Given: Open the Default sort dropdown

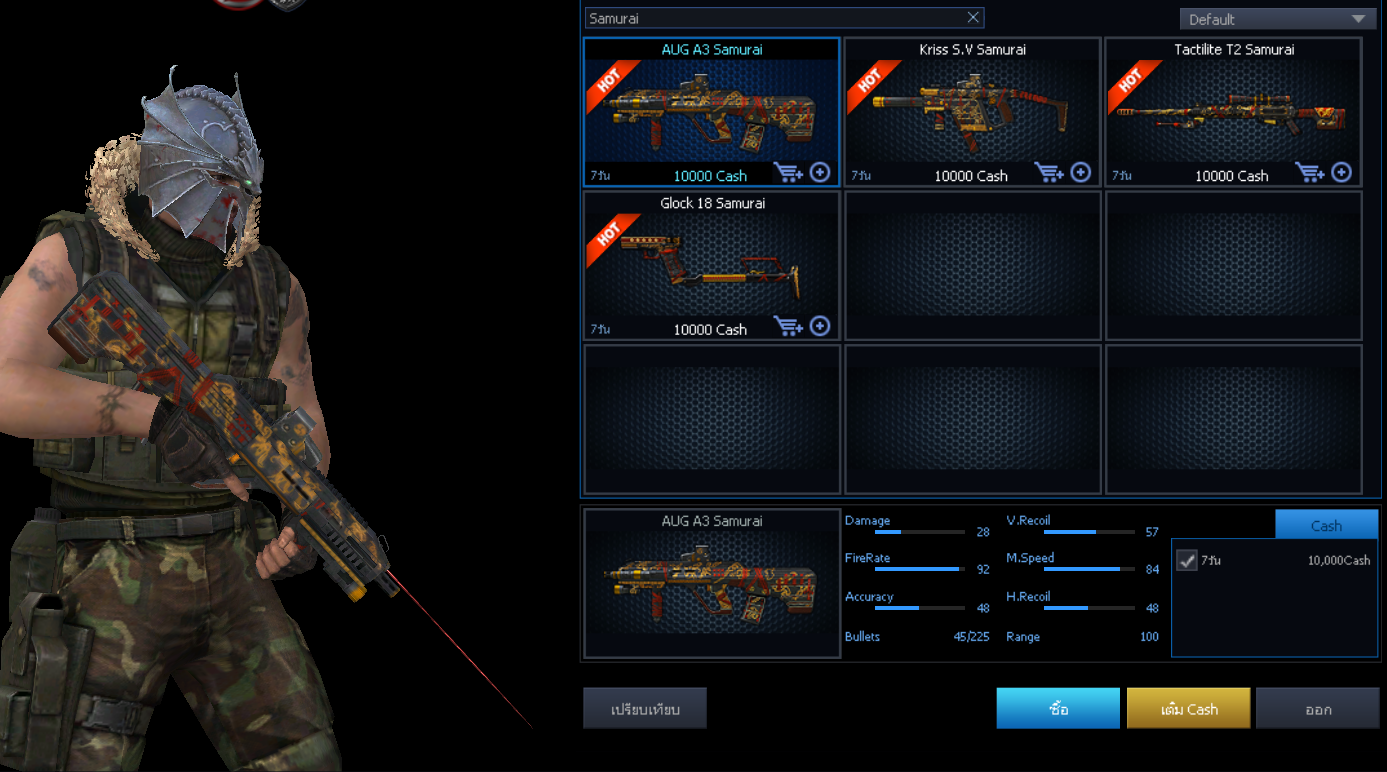Looking at the screenshot, I should click(1277, 19).
